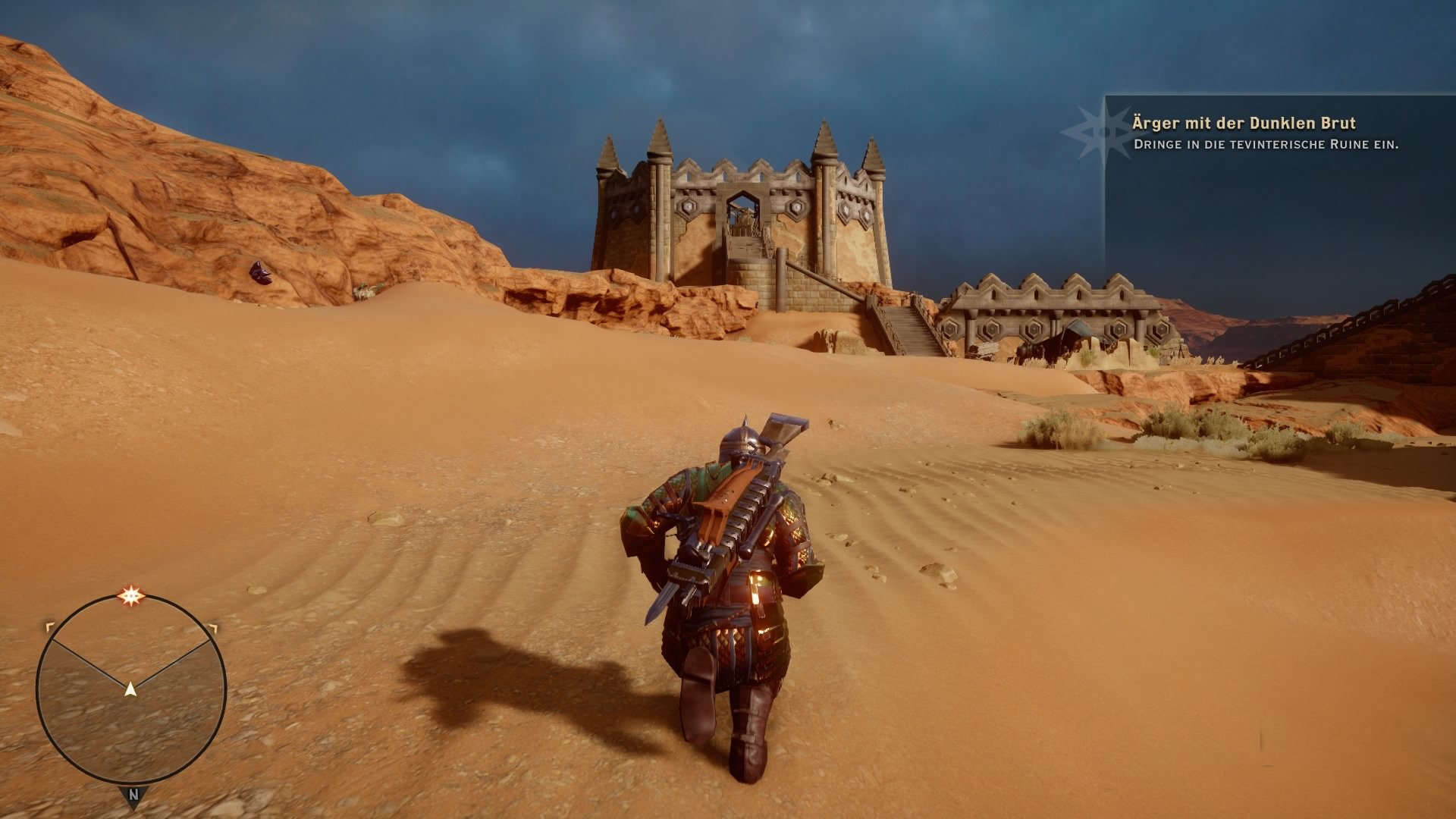The image size is (1456, 819).
Task: Click the left chevron marker on the compass rim
Action: (x=50, y=626)
